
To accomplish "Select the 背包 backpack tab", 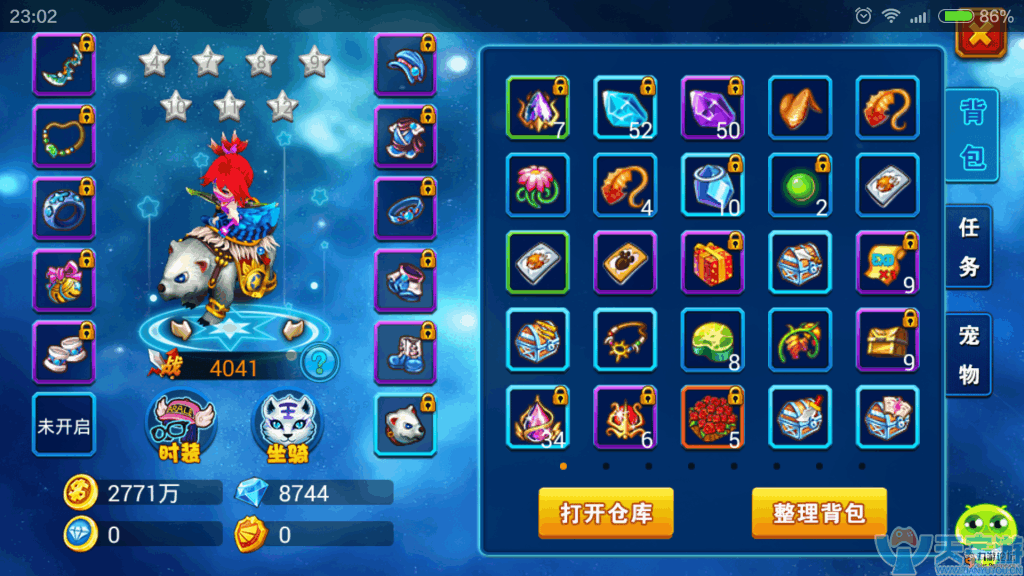I will coord(971,134).
